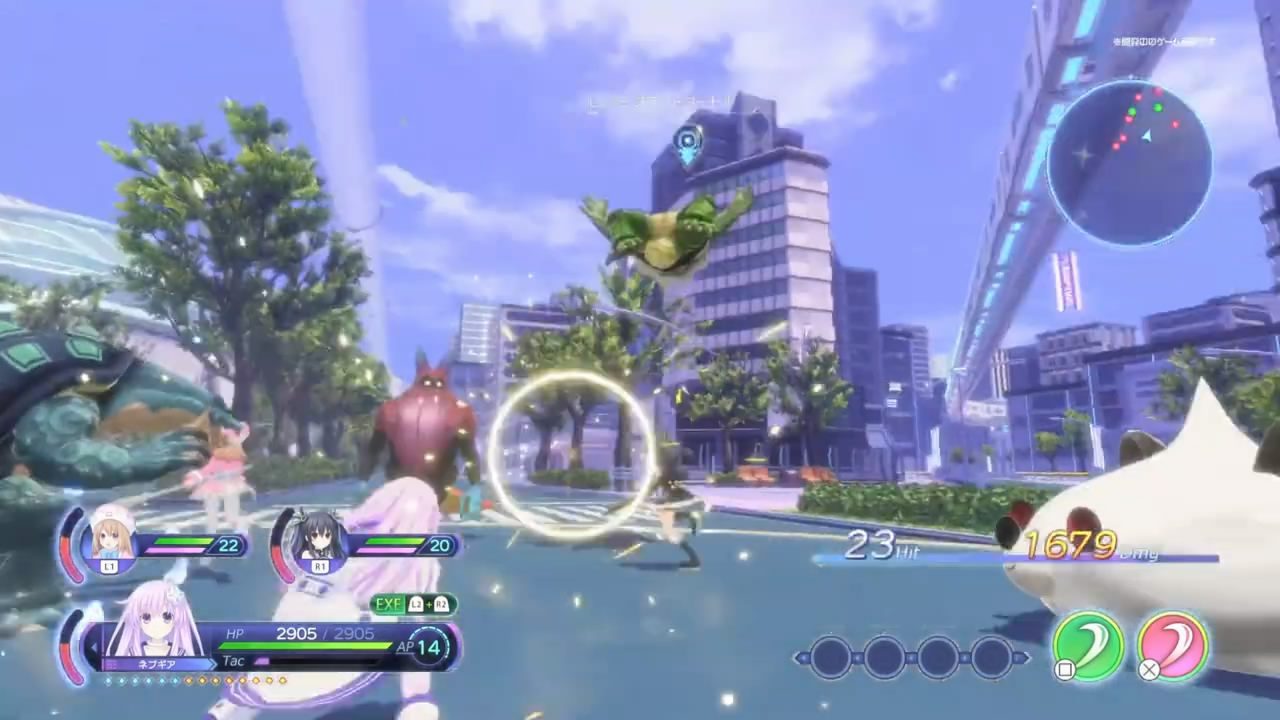Toggle the second combo slot circle
Screen dimensions: 1280x720
(x=885, y=655)
